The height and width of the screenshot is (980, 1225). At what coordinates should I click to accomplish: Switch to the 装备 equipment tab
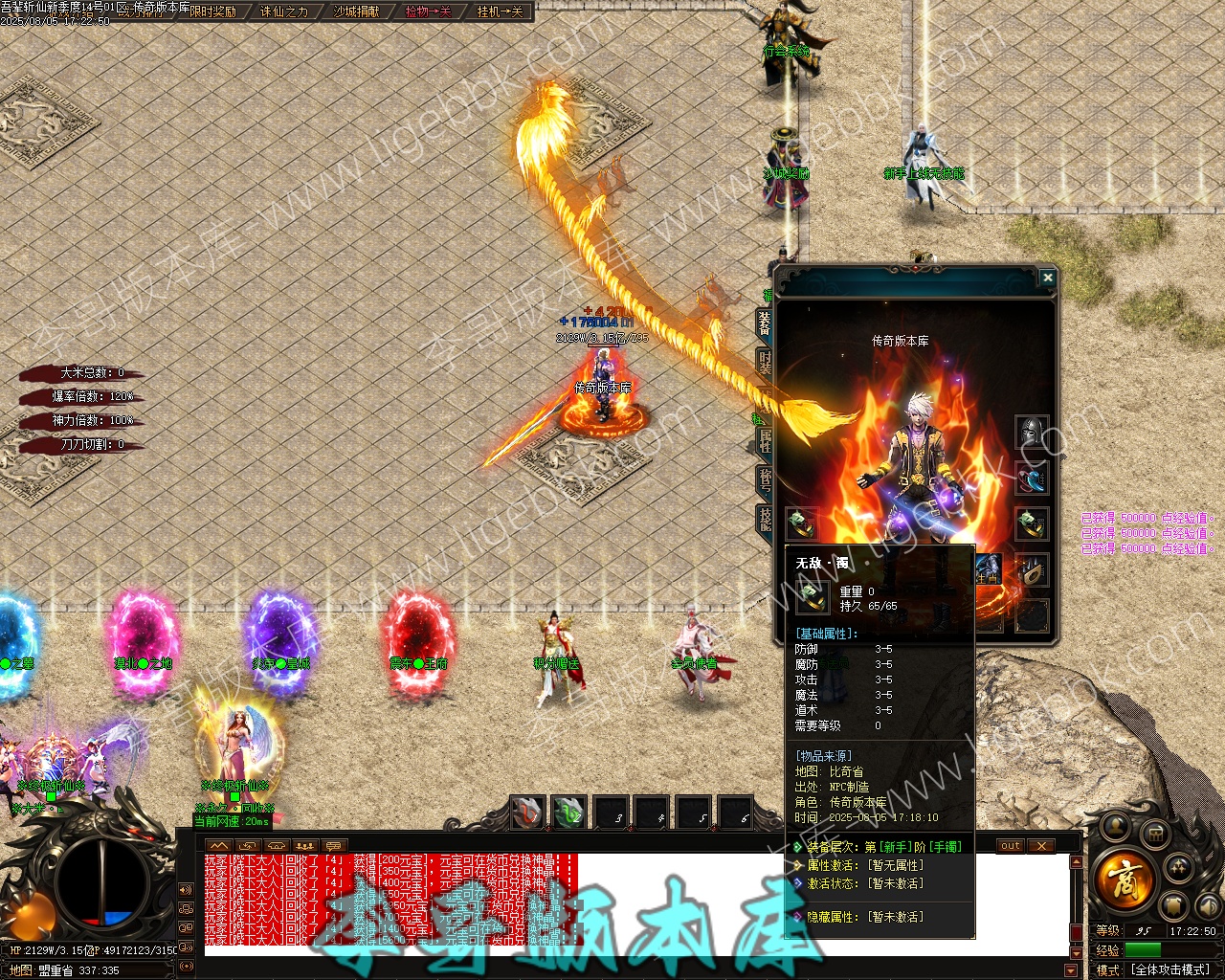tap(765, 324)
